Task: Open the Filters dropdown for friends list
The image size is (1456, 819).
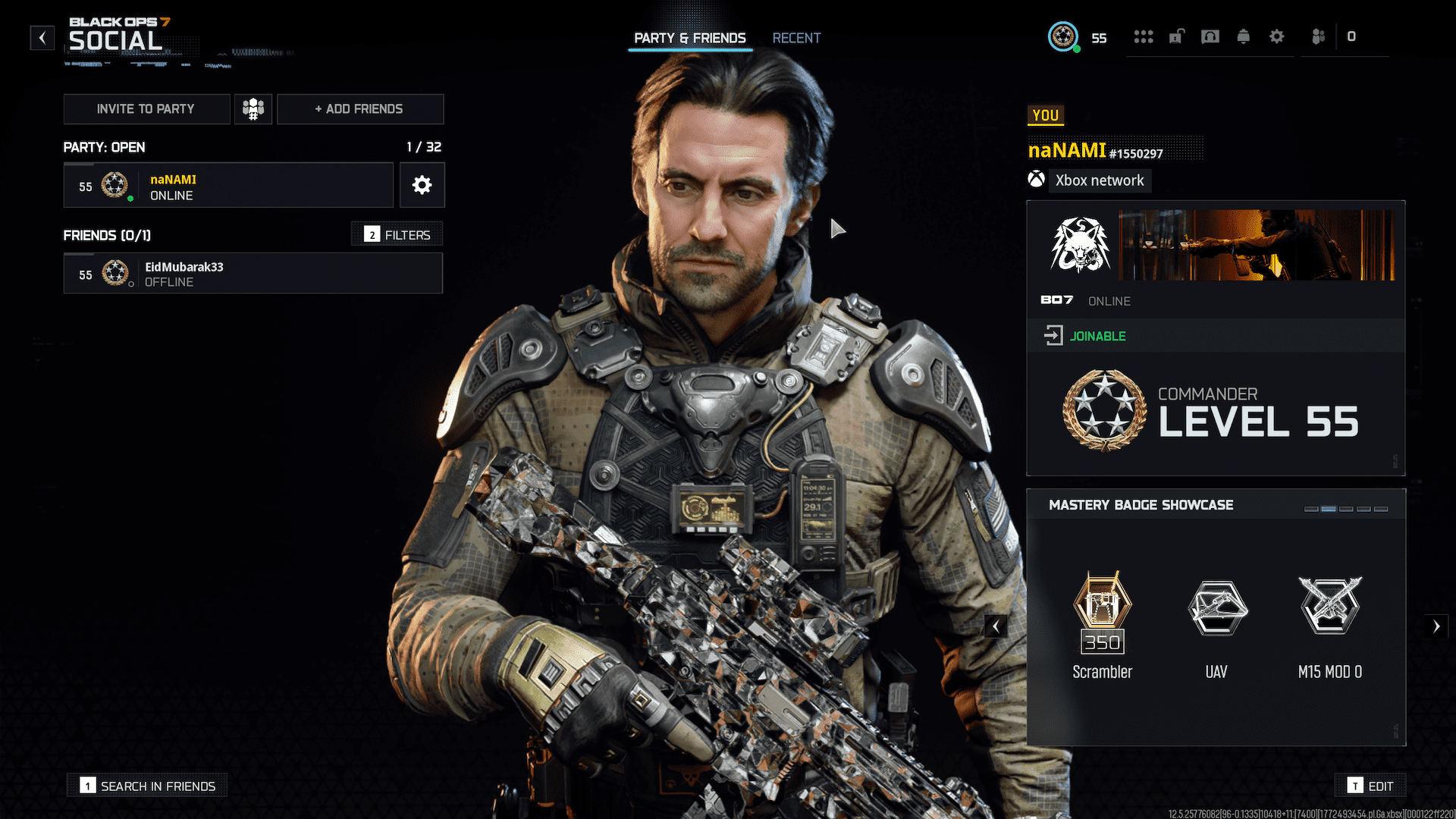Action: click(x=397, y=234)
